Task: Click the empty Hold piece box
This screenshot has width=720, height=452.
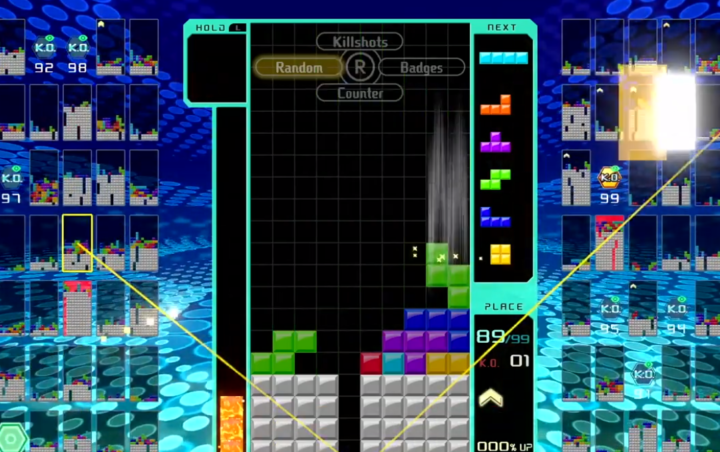Action: 216,68
